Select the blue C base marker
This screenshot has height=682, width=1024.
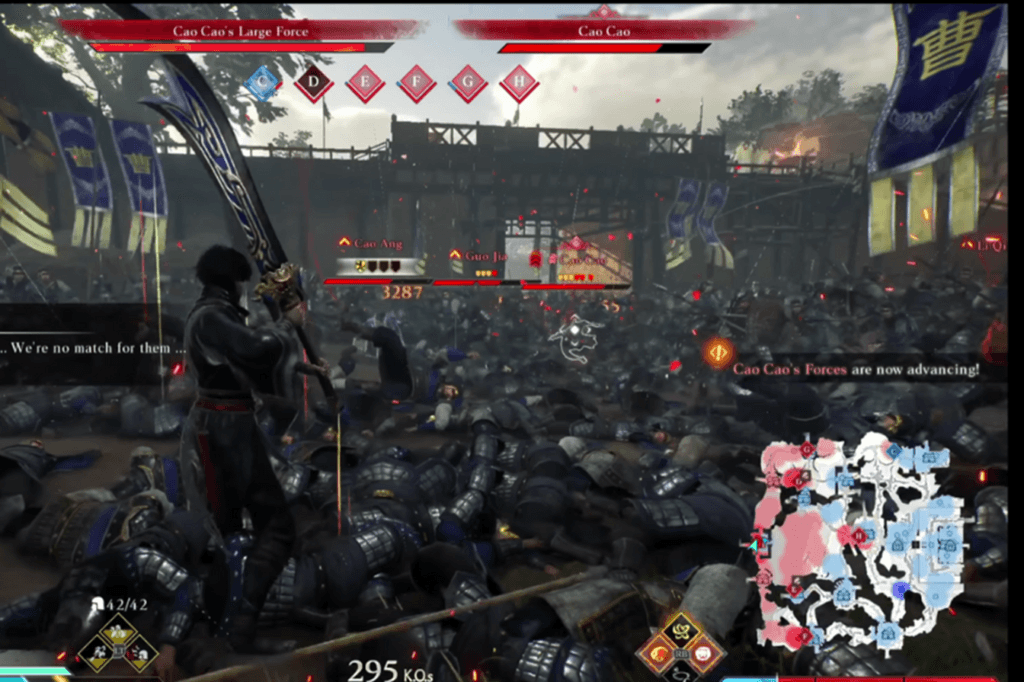coord(262,83)
